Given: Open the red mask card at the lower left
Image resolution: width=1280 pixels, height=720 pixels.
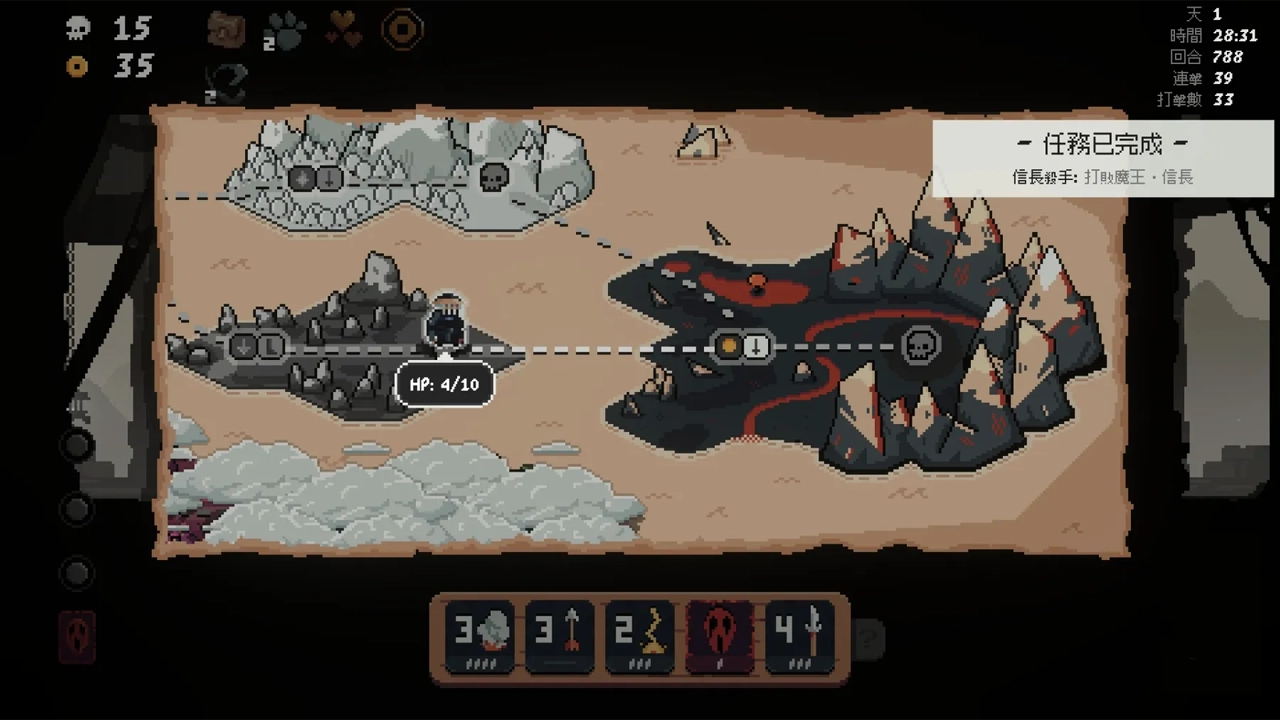Looking at the screenshot, I should pos(78,637).
